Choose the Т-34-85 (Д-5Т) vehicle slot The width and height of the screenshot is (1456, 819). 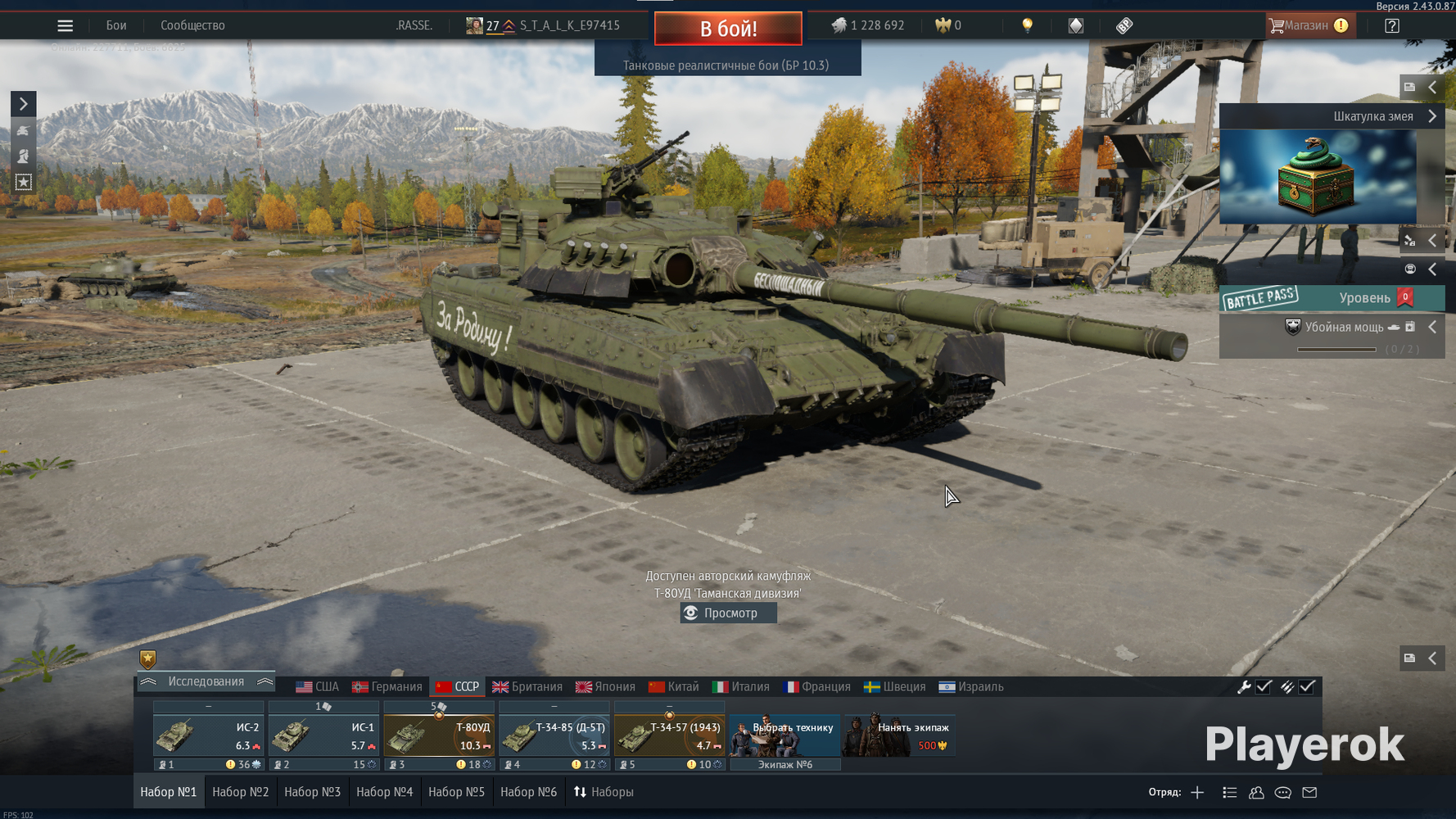[554, 735]
